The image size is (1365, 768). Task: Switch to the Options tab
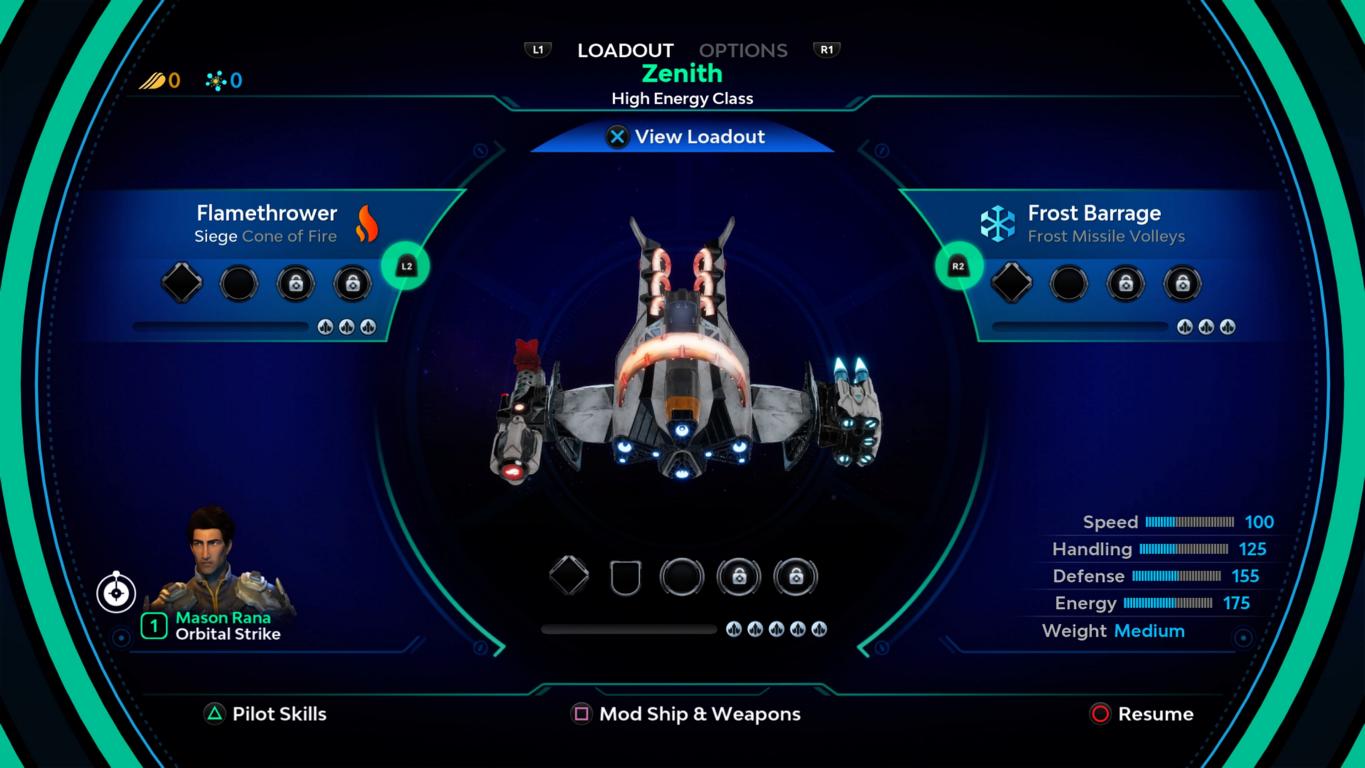[742, 50]
